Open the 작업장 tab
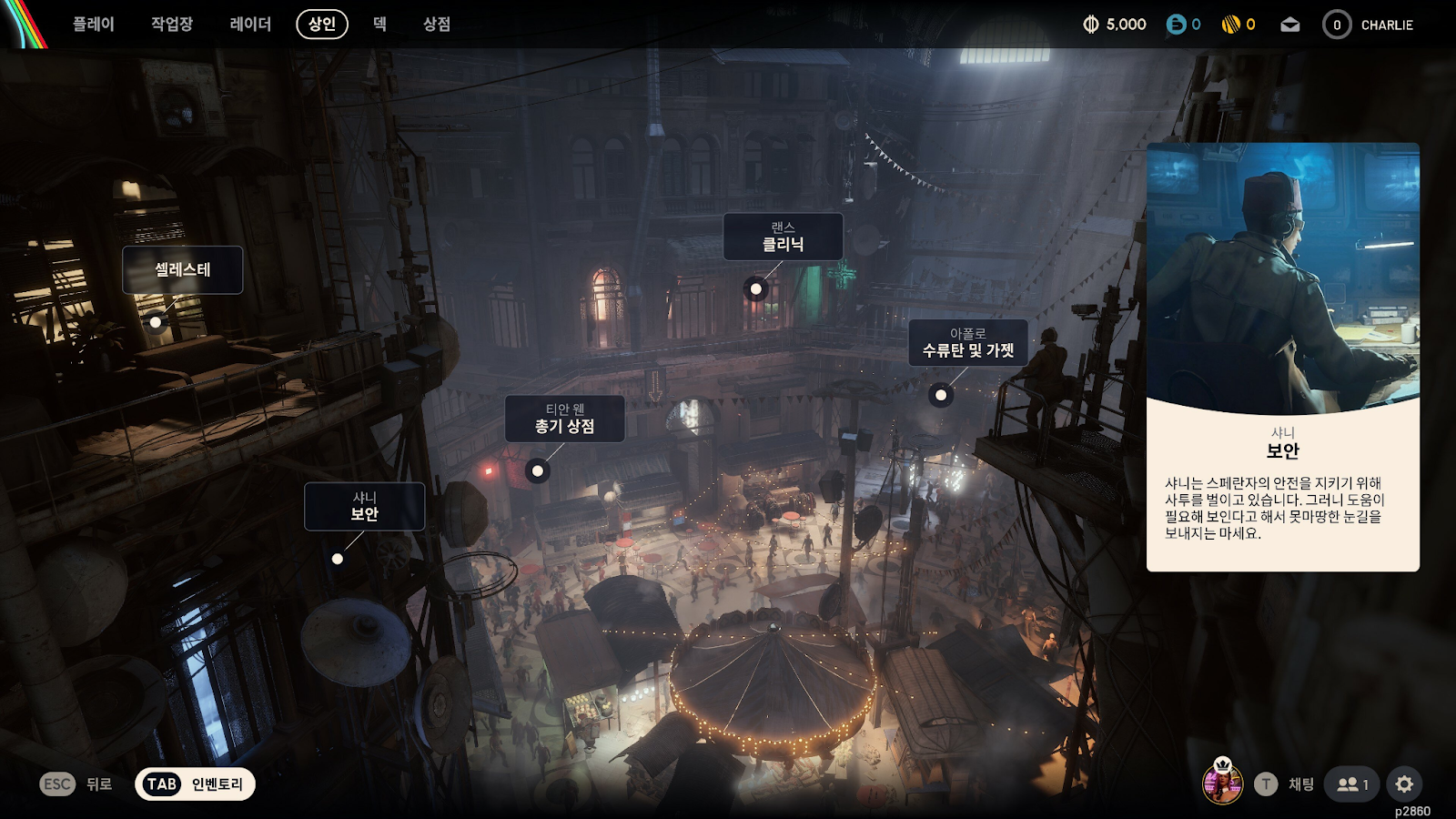 [x=172, y=25]
